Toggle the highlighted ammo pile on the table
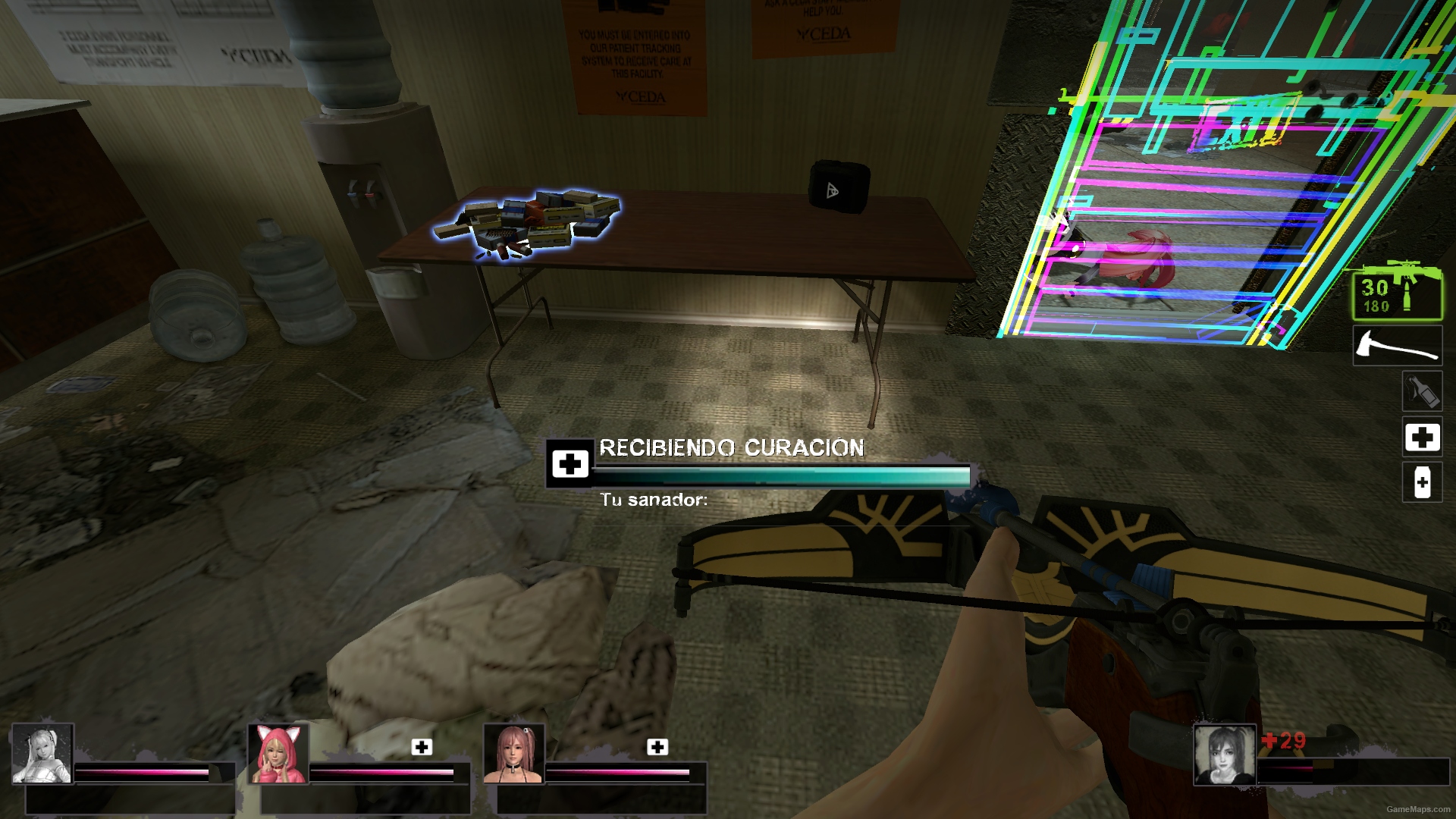 538,220
